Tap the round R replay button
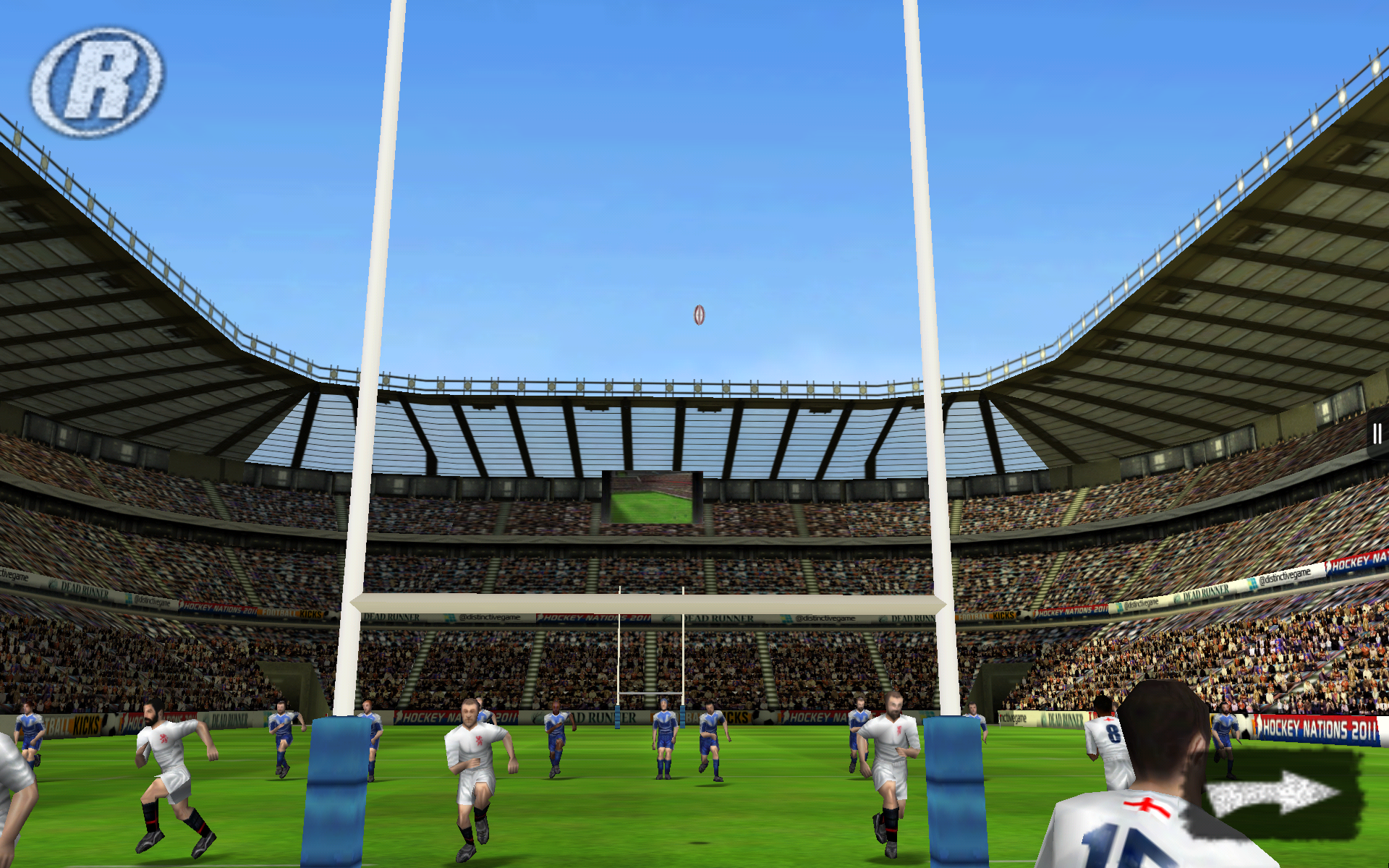 [98, 82]
